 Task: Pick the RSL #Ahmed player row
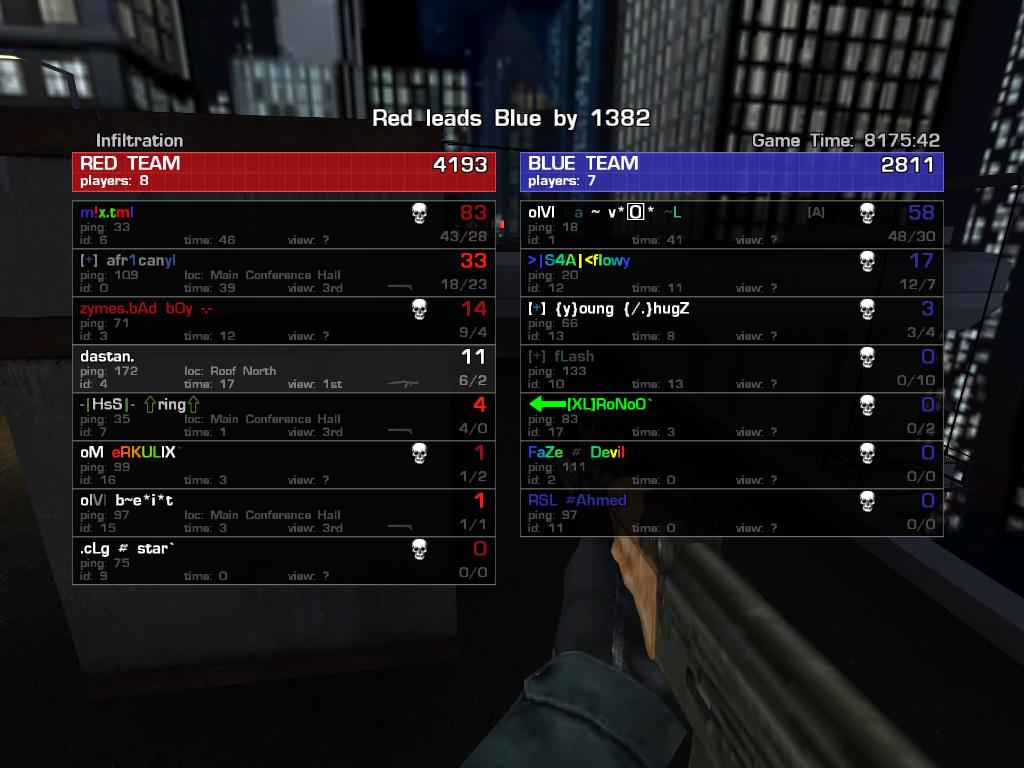[x=732, y=513]
